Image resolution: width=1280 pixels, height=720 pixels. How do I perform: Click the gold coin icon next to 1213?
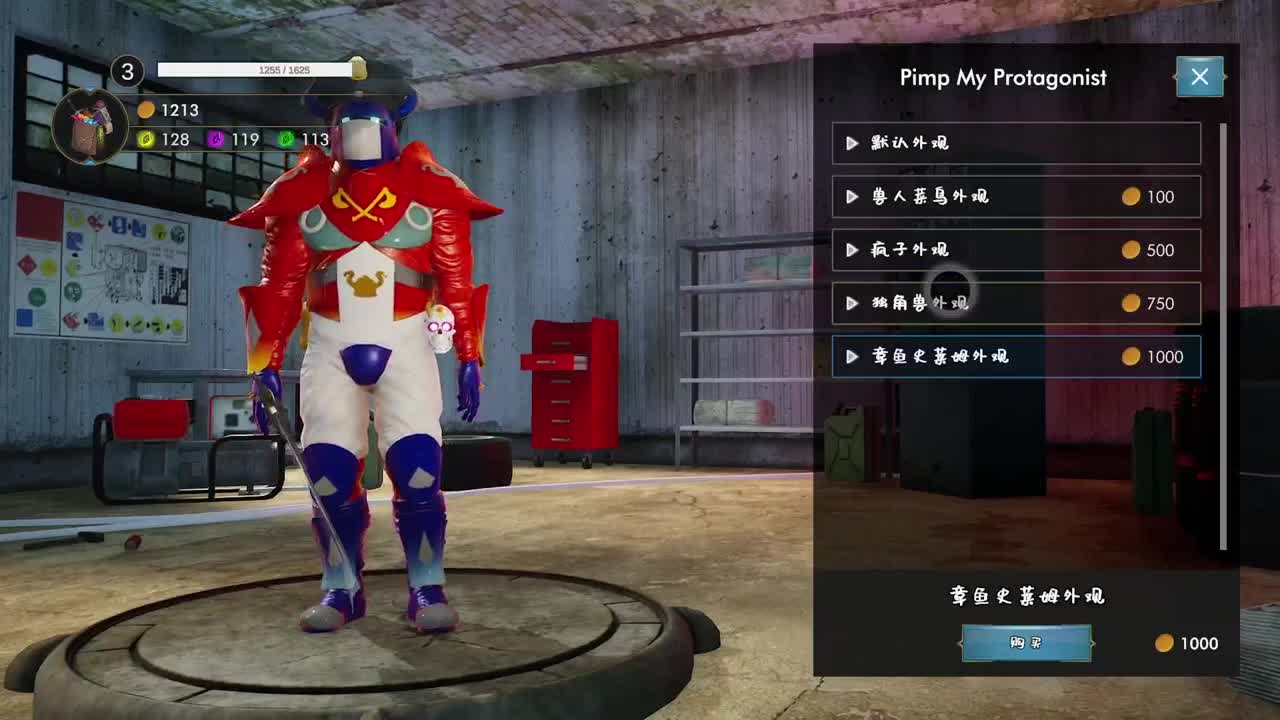pyautogui.click(x=149, y=110)
